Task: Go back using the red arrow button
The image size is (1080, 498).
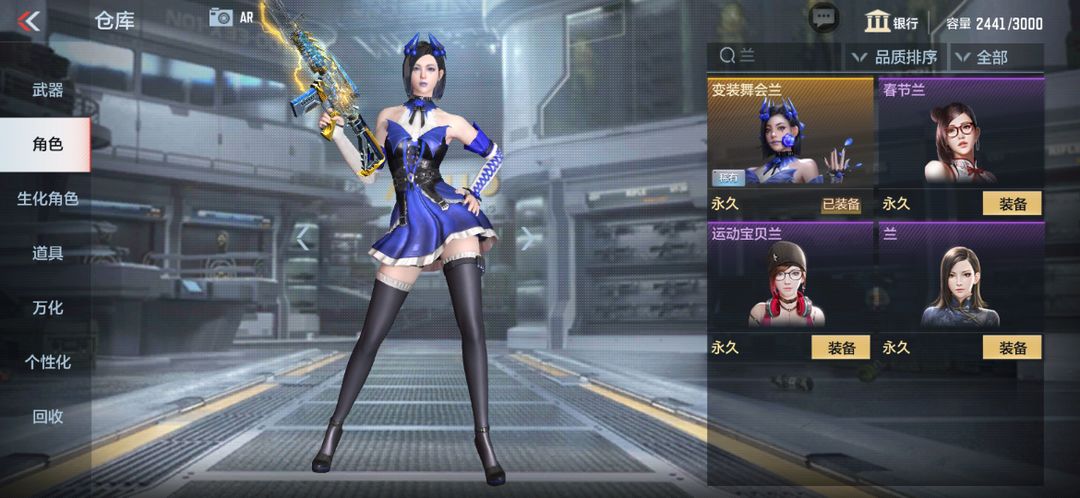Action: pyautogui.click(x=29, y=20)
